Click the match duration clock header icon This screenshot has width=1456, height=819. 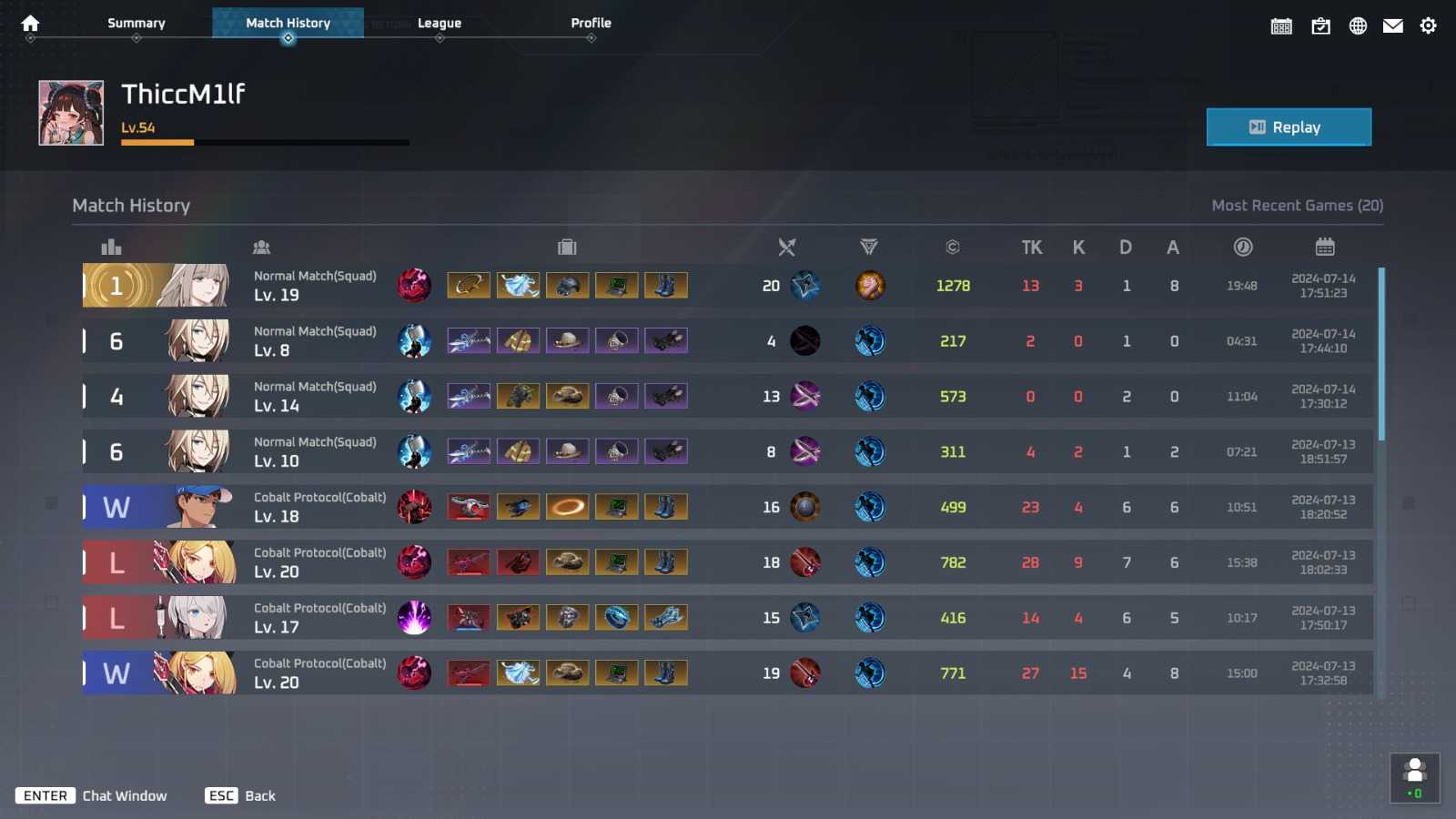point(1243,247)
